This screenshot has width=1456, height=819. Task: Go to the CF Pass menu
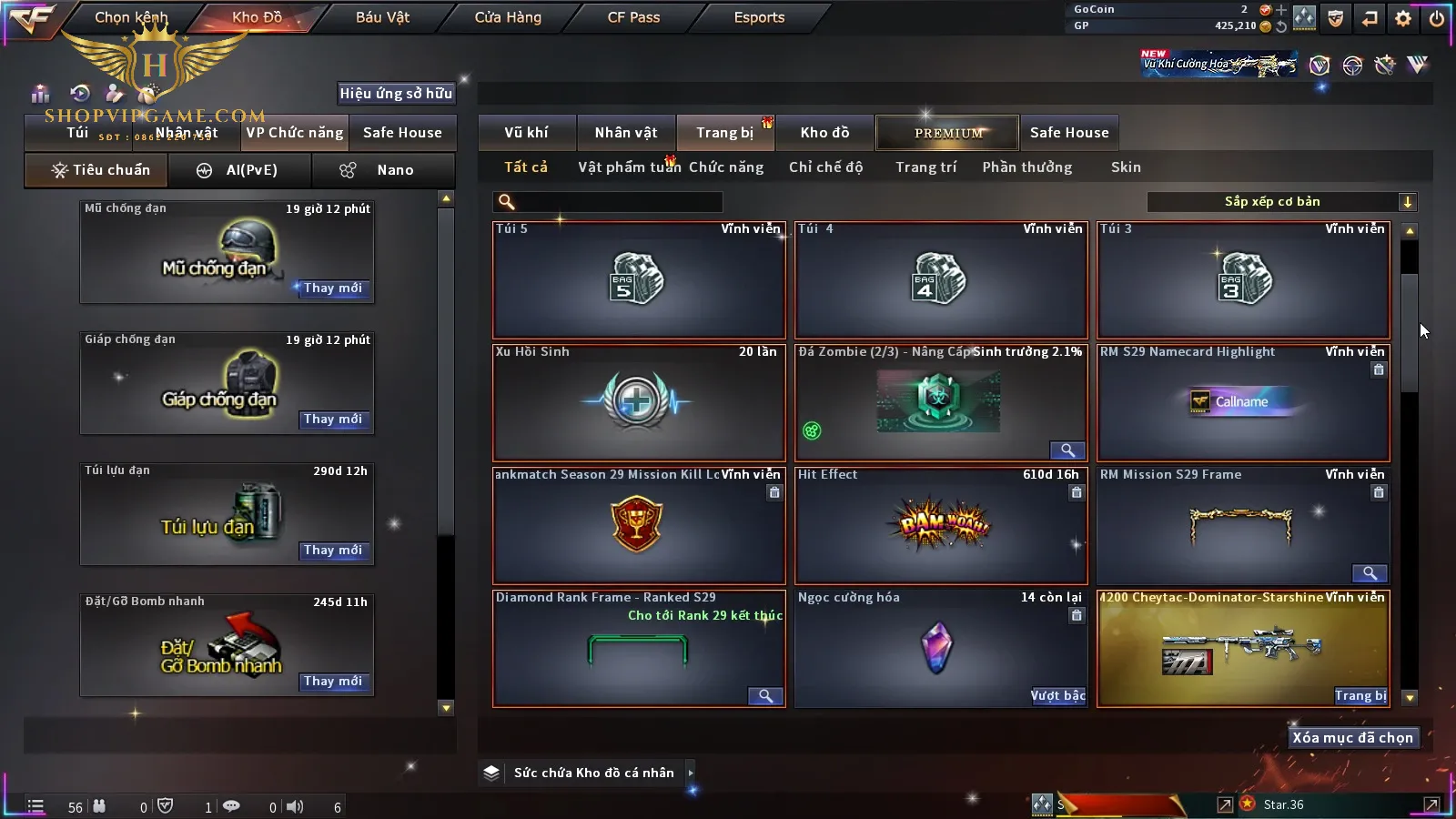point(633,17)
